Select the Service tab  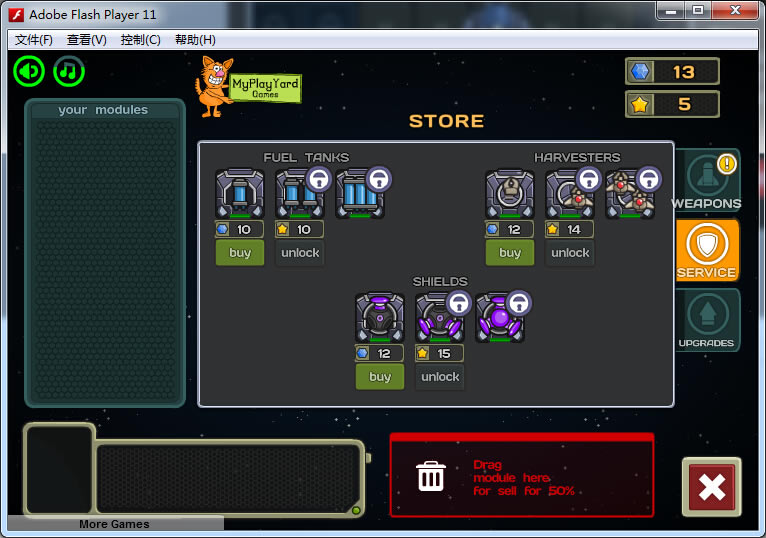707,250
